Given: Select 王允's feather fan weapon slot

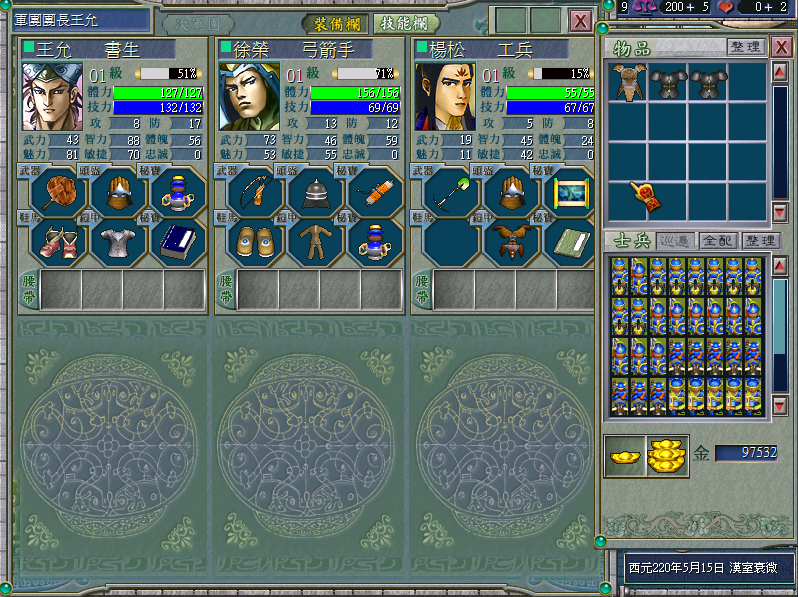Looking at the screenshot, I should coord(58,190).
